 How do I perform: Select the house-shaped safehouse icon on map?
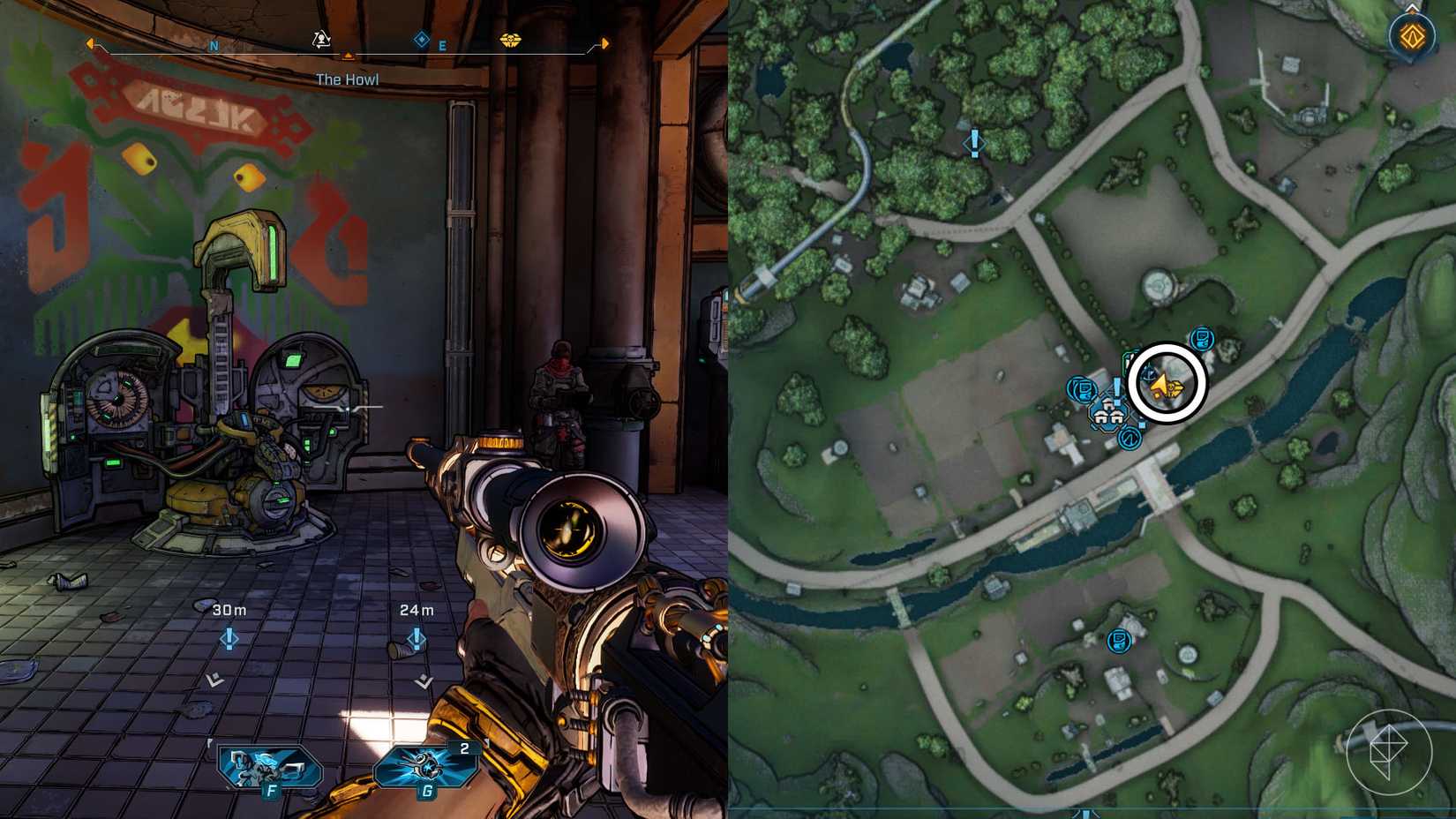1107,415
